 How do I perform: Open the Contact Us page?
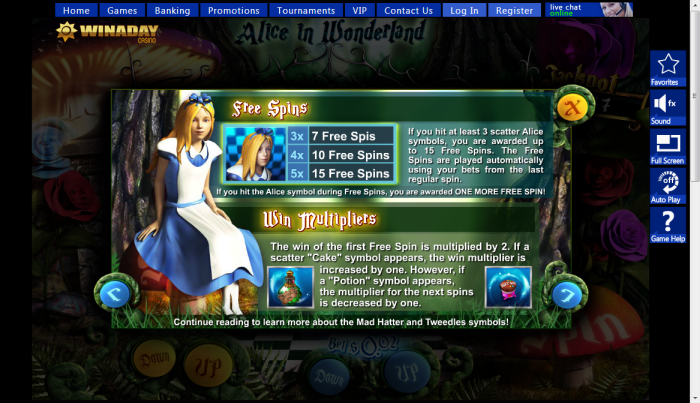pyautogui.click(x=408, y=11)
